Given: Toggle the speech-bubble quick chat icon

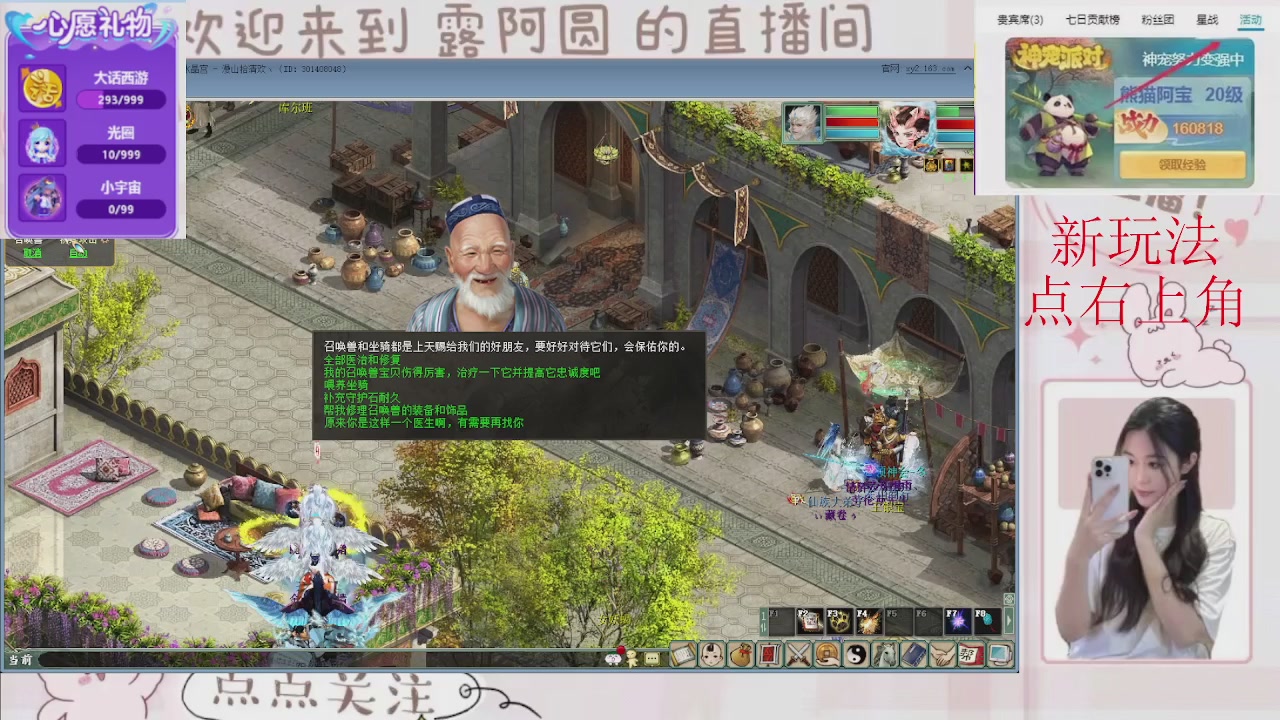Looking at the screenshot, I should 653,656.
